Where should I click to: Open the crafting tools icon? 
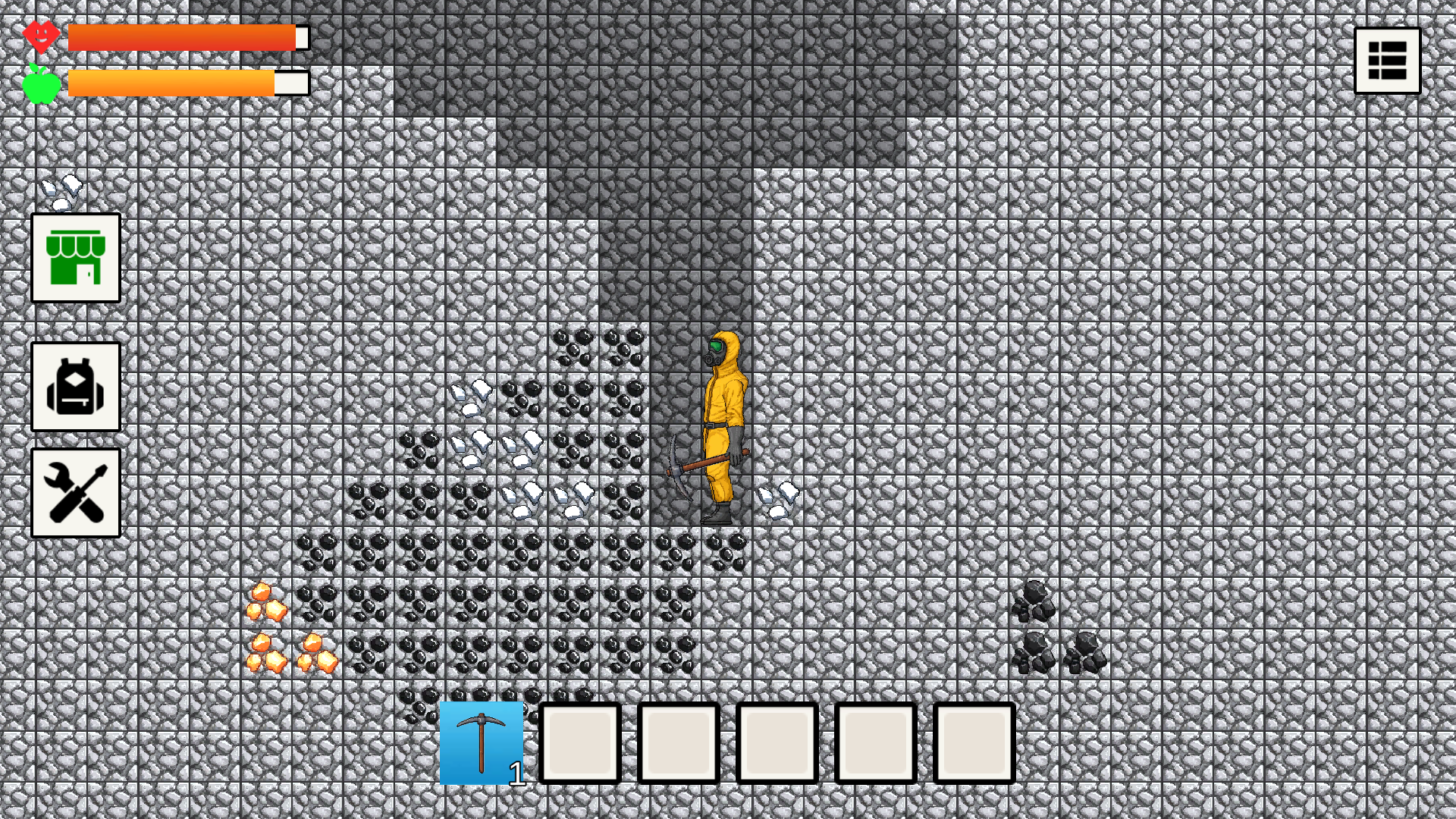point(75,492)
